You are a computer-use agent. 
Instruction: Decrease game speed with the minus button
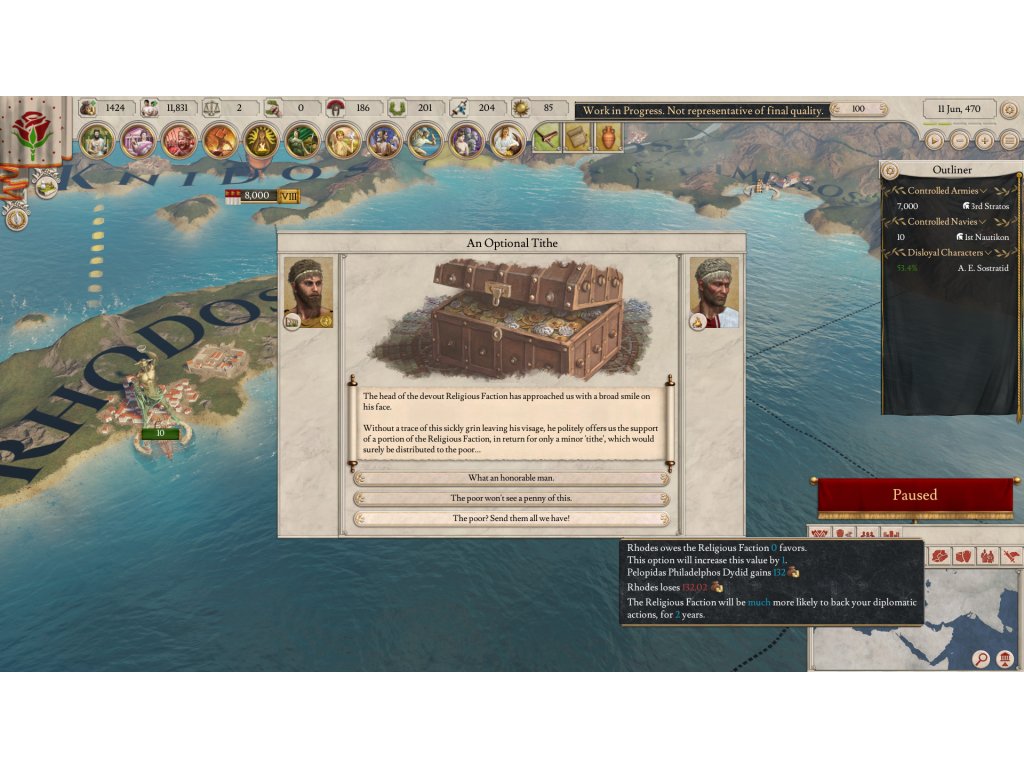(x=959, y=141)
